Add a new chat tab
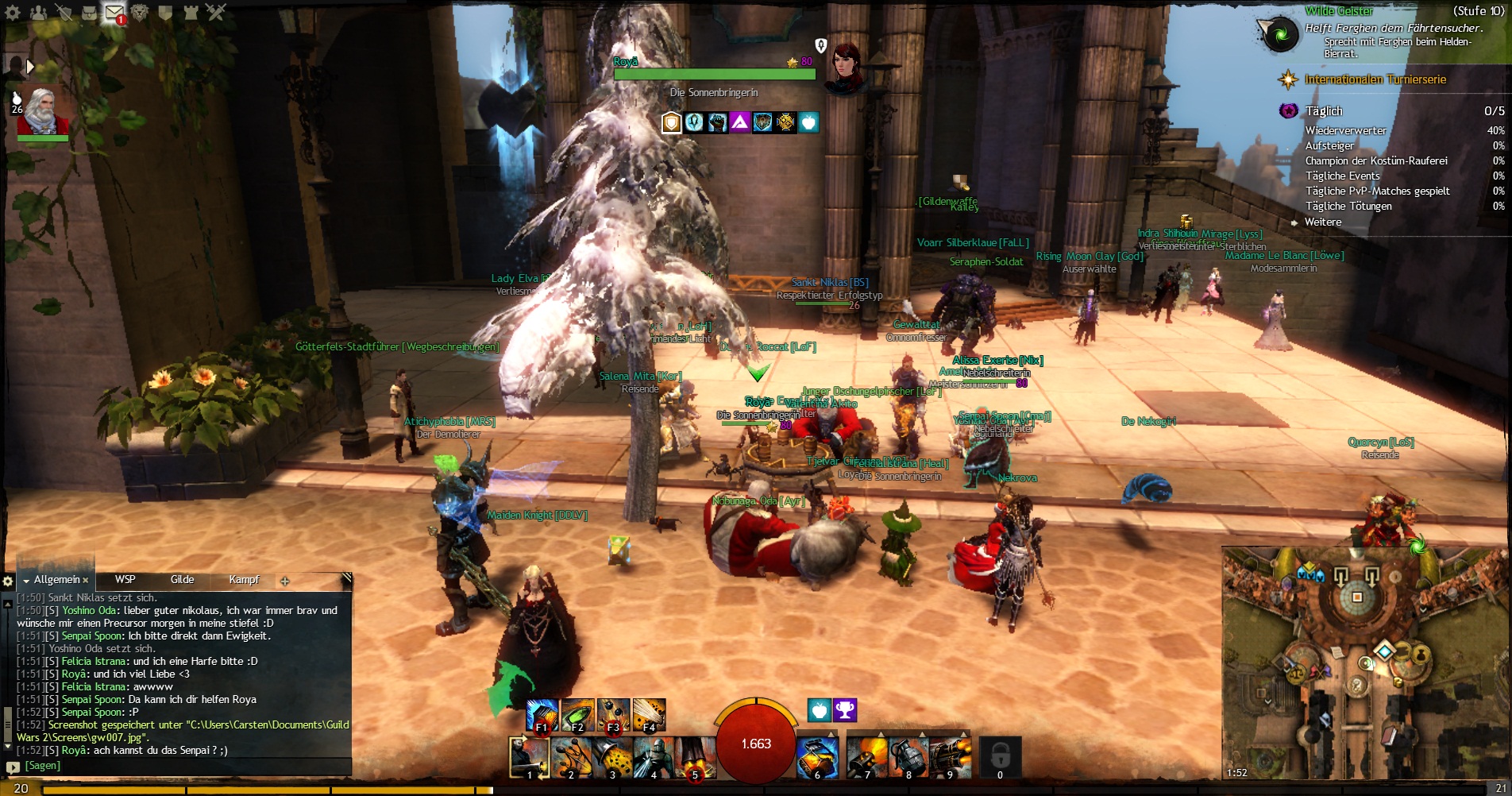This screenshot has height=796, width=1512. click(285, 581)
